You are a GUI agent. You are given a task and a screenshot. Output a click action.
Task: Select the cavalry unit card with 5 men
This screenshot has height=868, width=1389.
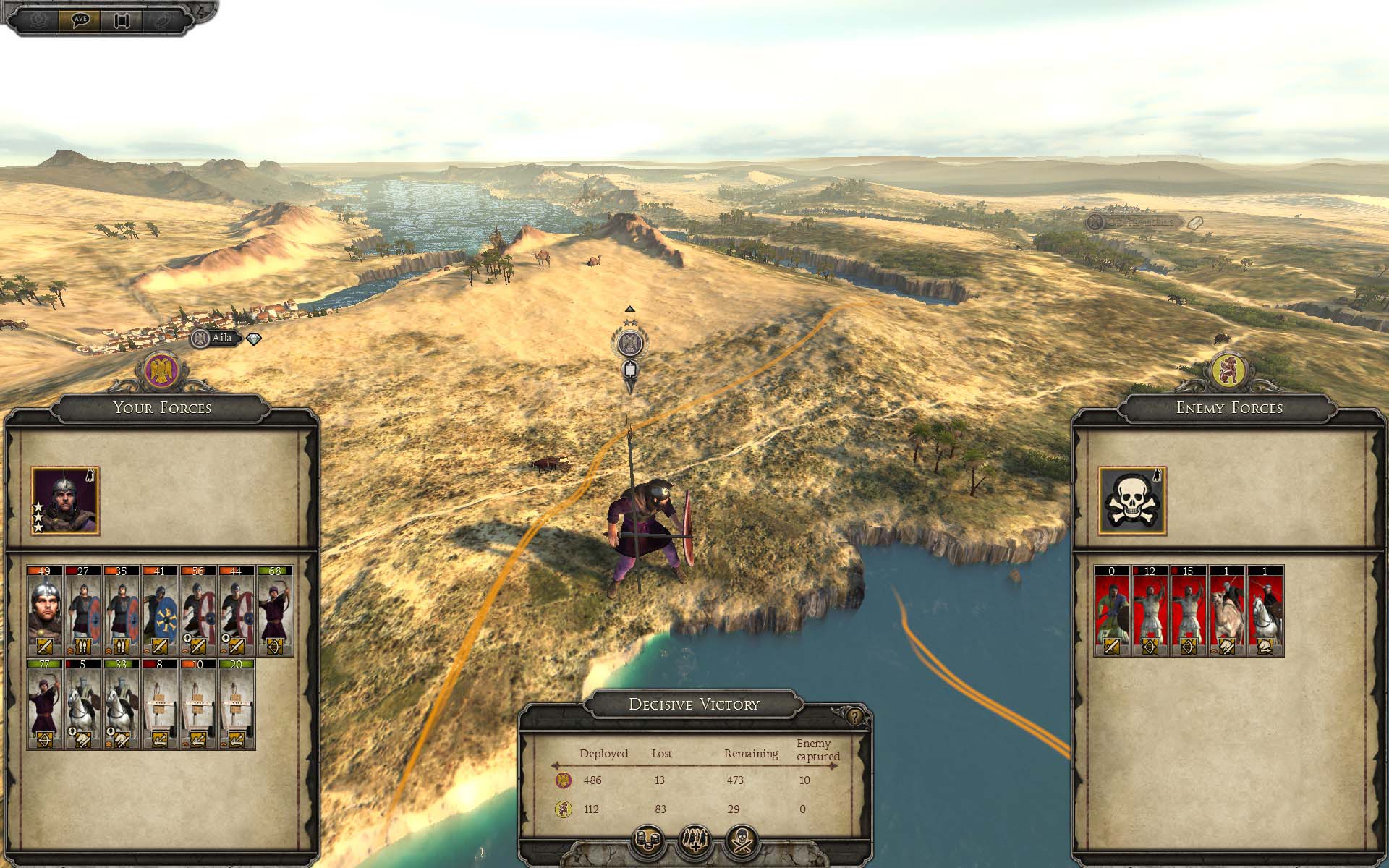(x=83, y=704)
